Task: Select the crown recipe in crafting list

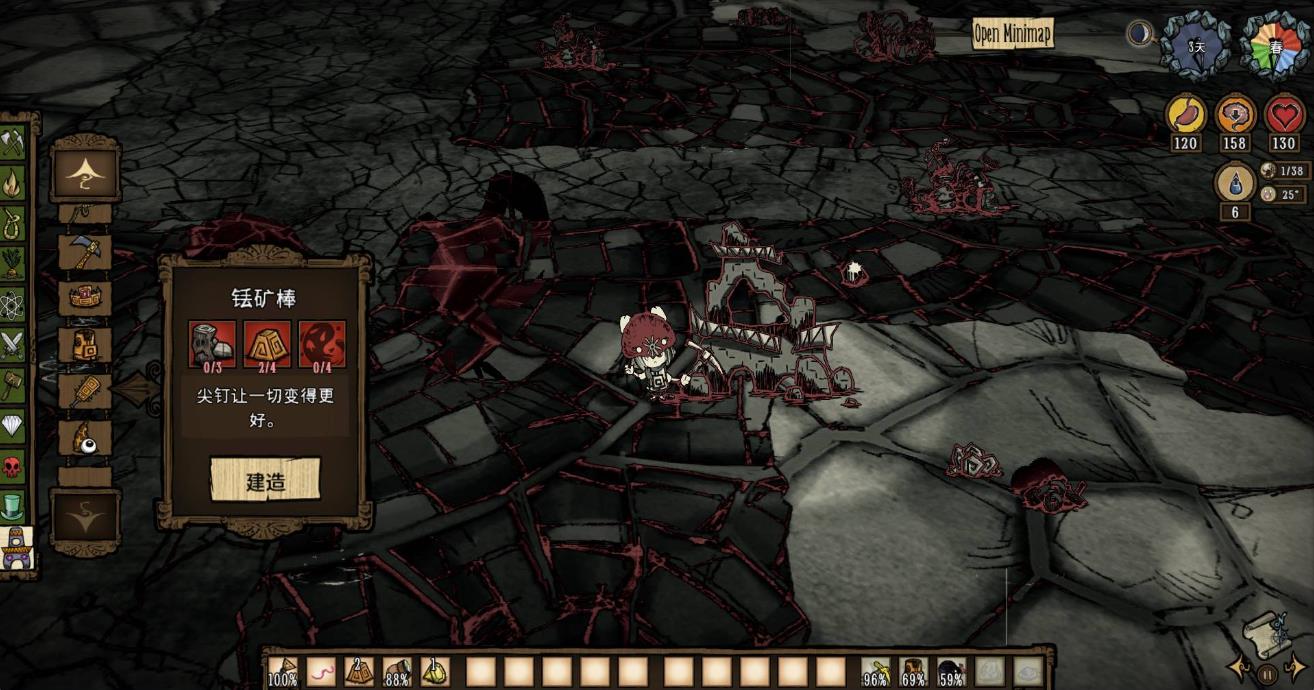Action: pos(85,297)
